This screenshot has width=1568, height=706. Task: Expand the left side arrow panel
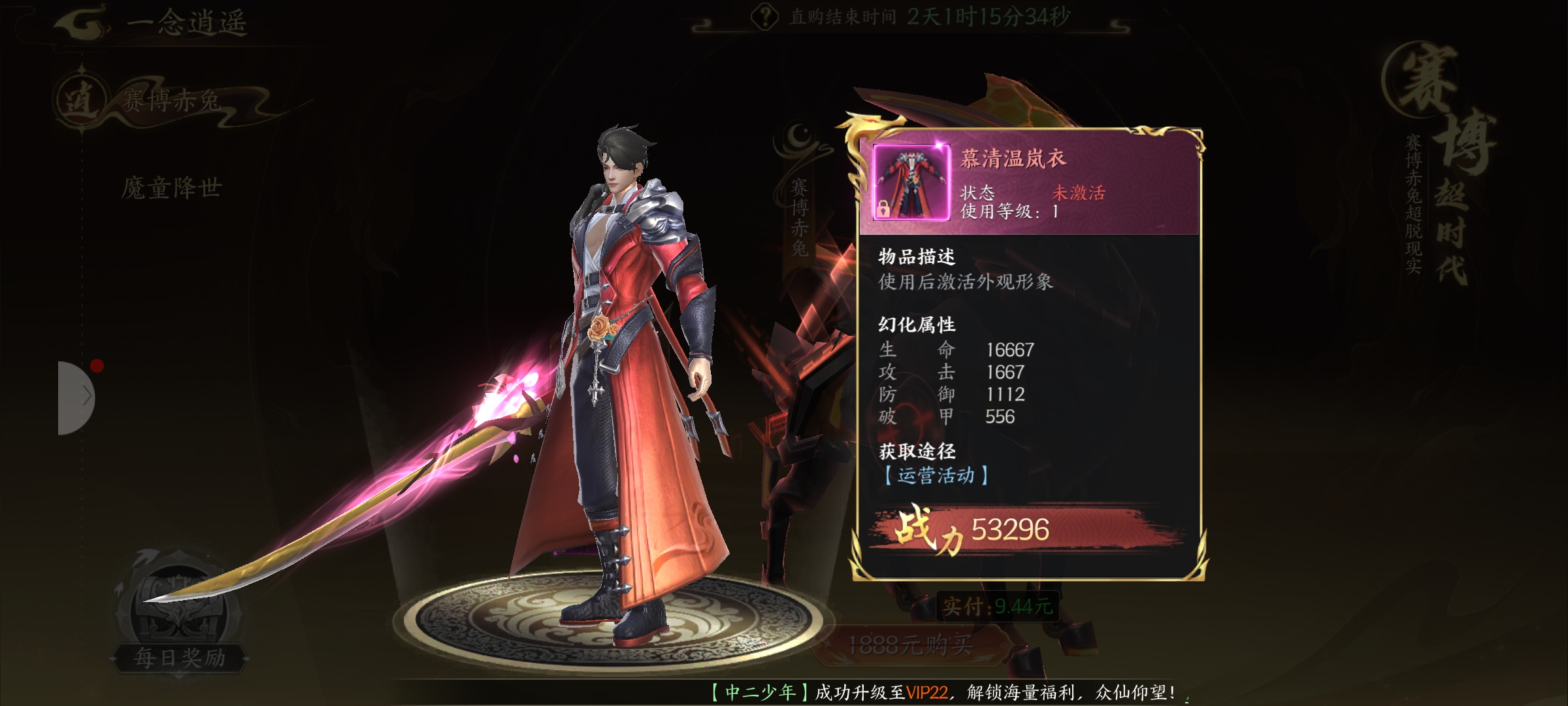click(x=77, y=397)
